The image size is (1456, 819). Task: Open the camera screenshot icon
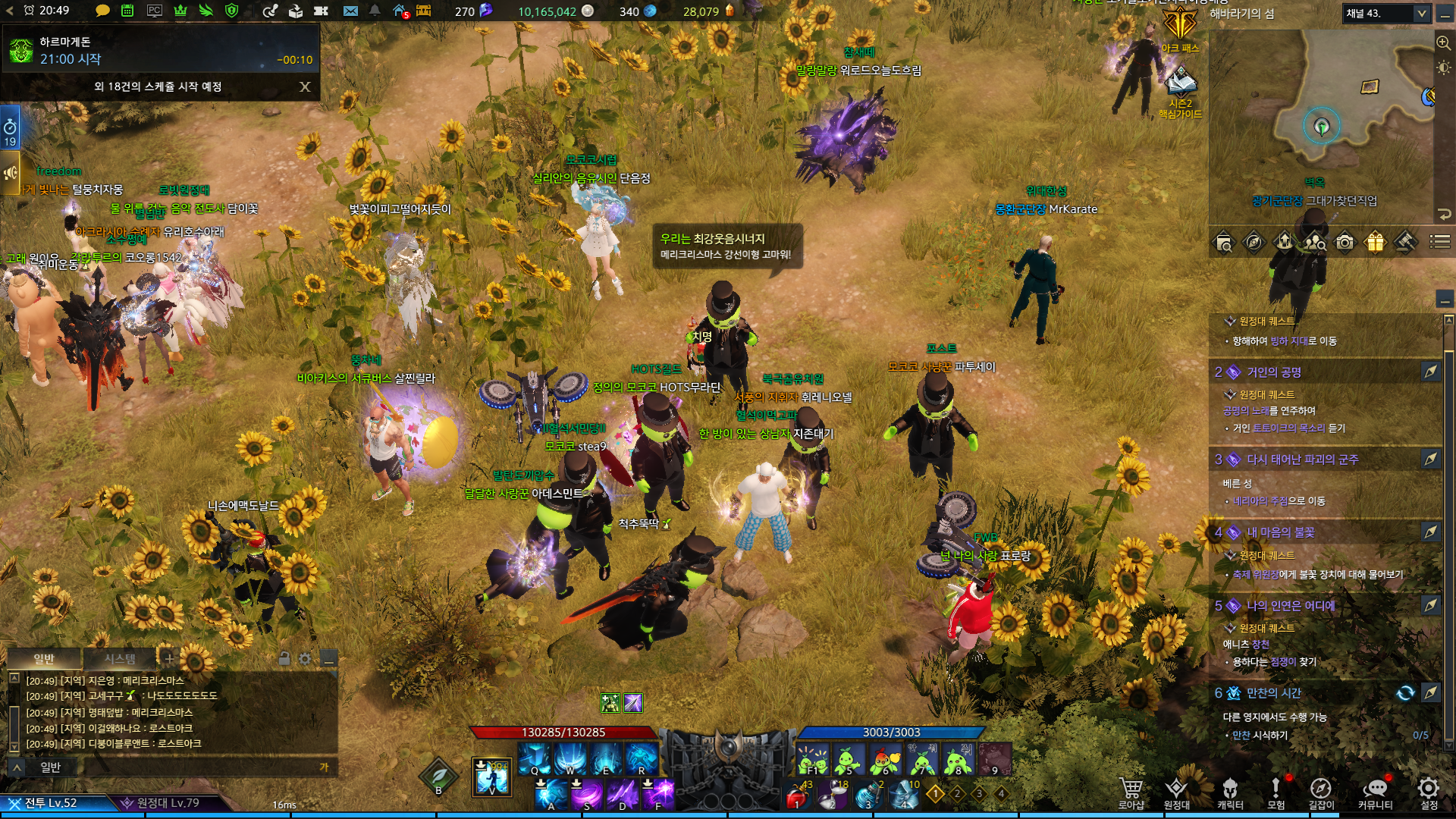(x=1345, y=242)
